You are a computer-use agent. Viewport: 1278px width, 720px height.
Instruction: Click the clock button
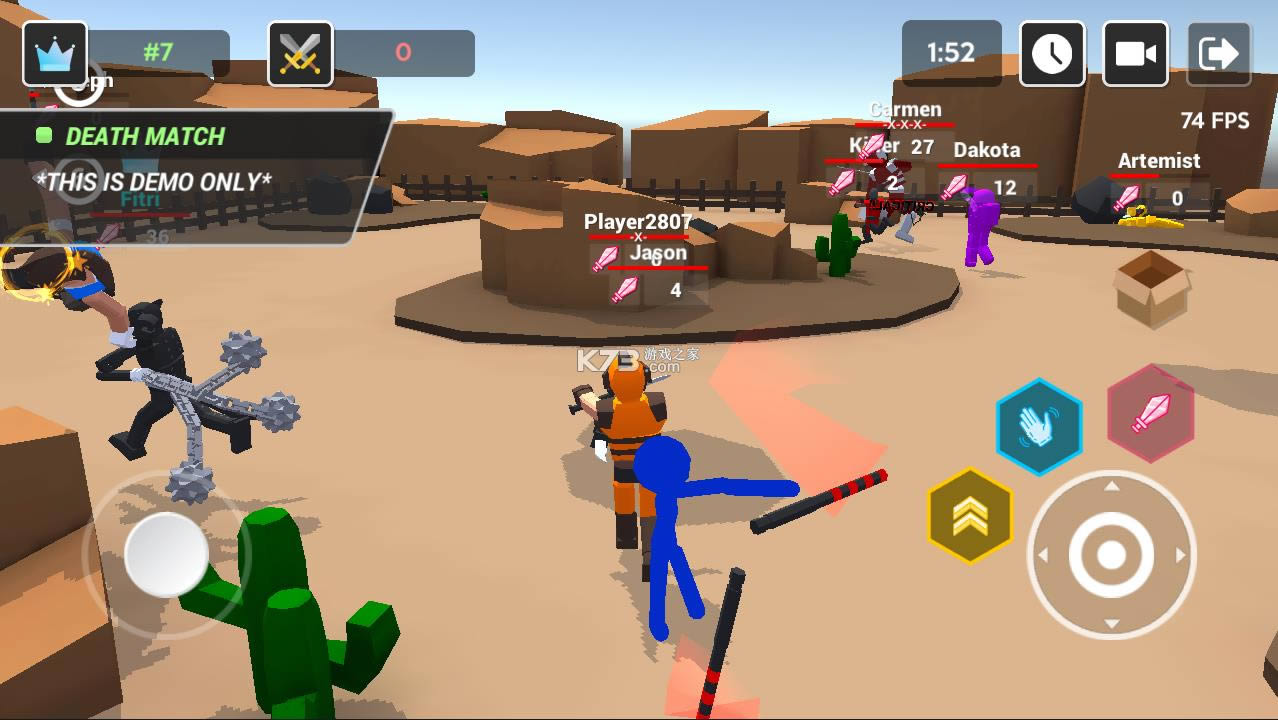[x=1052, y=53]
